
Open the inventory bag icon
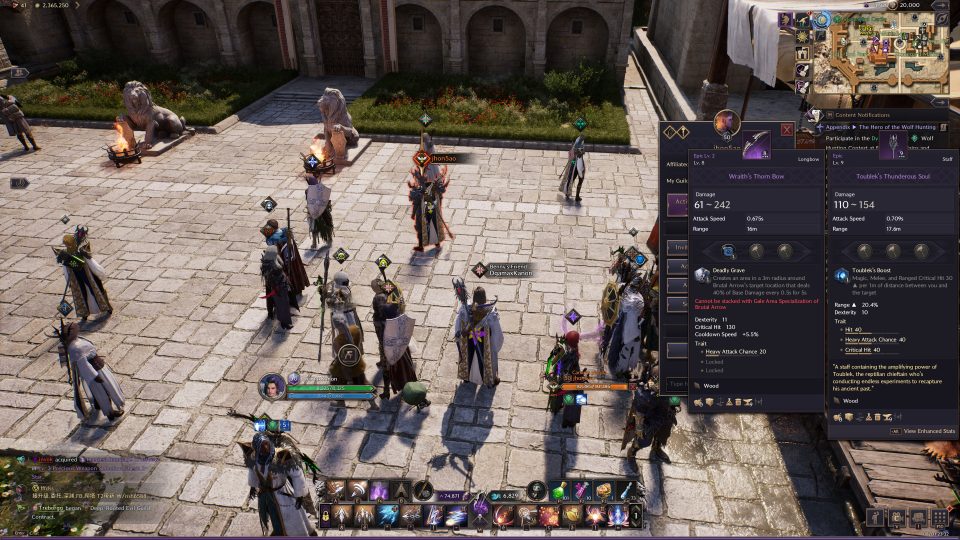[x=918, y=517]
